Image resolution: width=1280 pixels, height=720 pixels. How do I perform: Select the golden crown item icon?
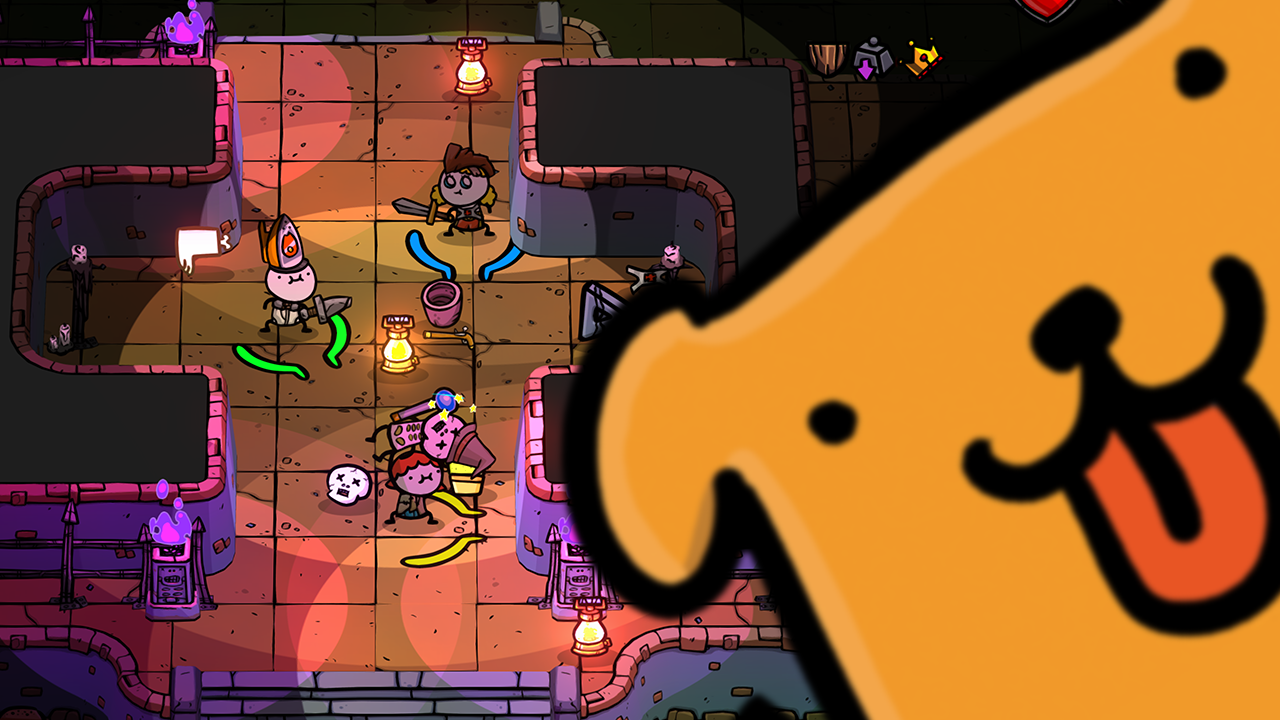pyautogui.click(x=921, y=60)
